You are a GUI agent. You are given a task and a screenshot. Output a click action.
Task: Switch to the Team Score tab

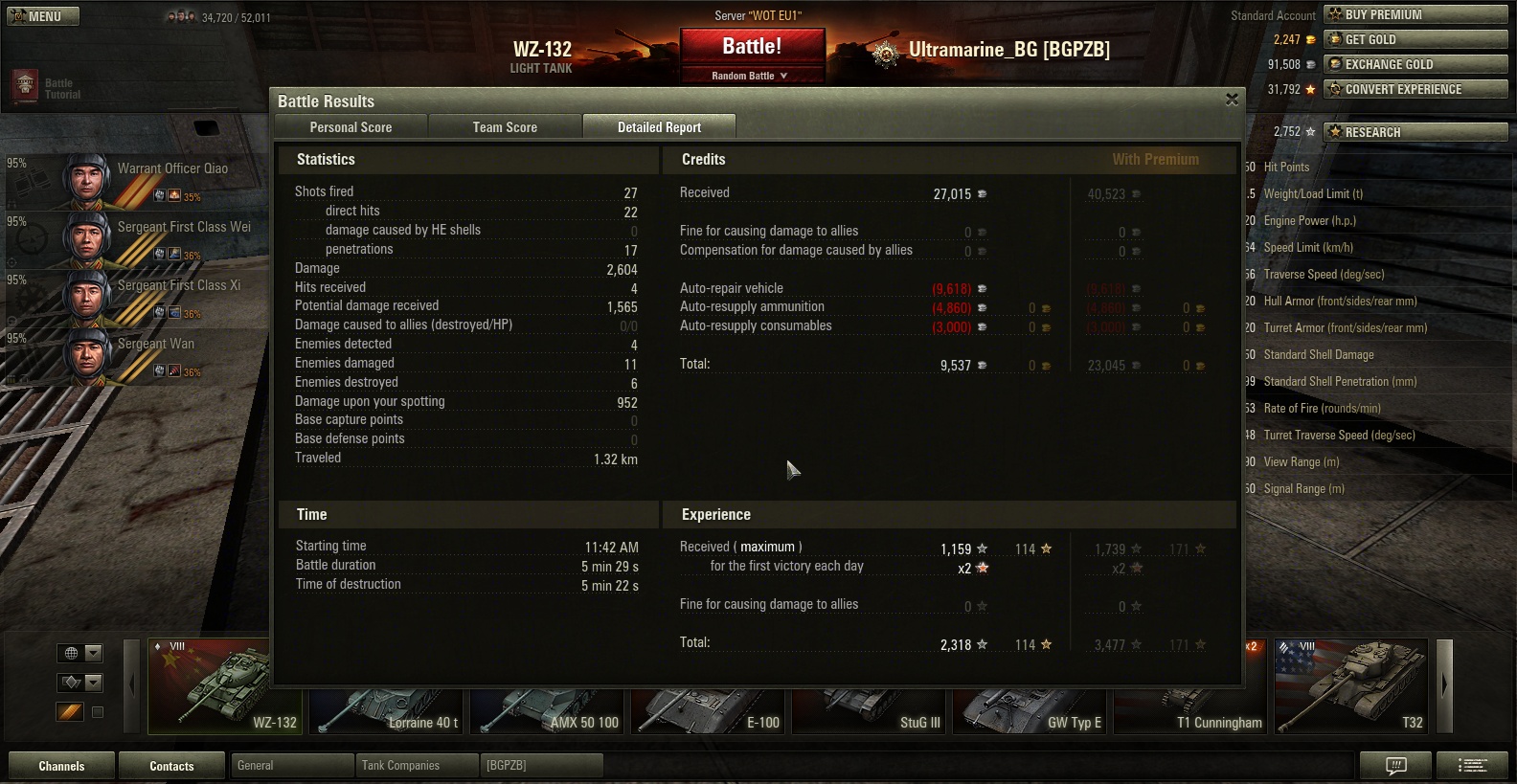(505, 127)
